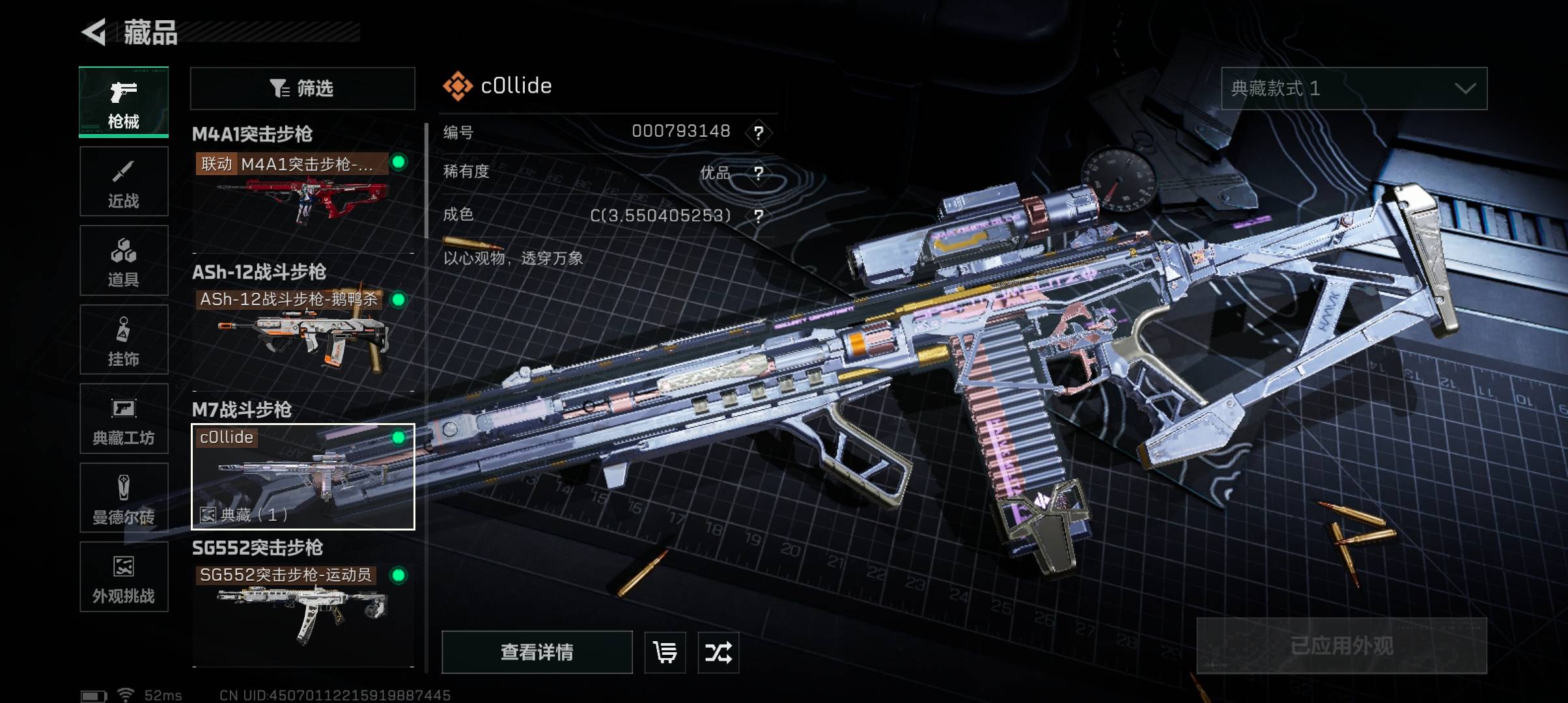Open the 典藏工坊 workshop tab

tap(124, 419)
